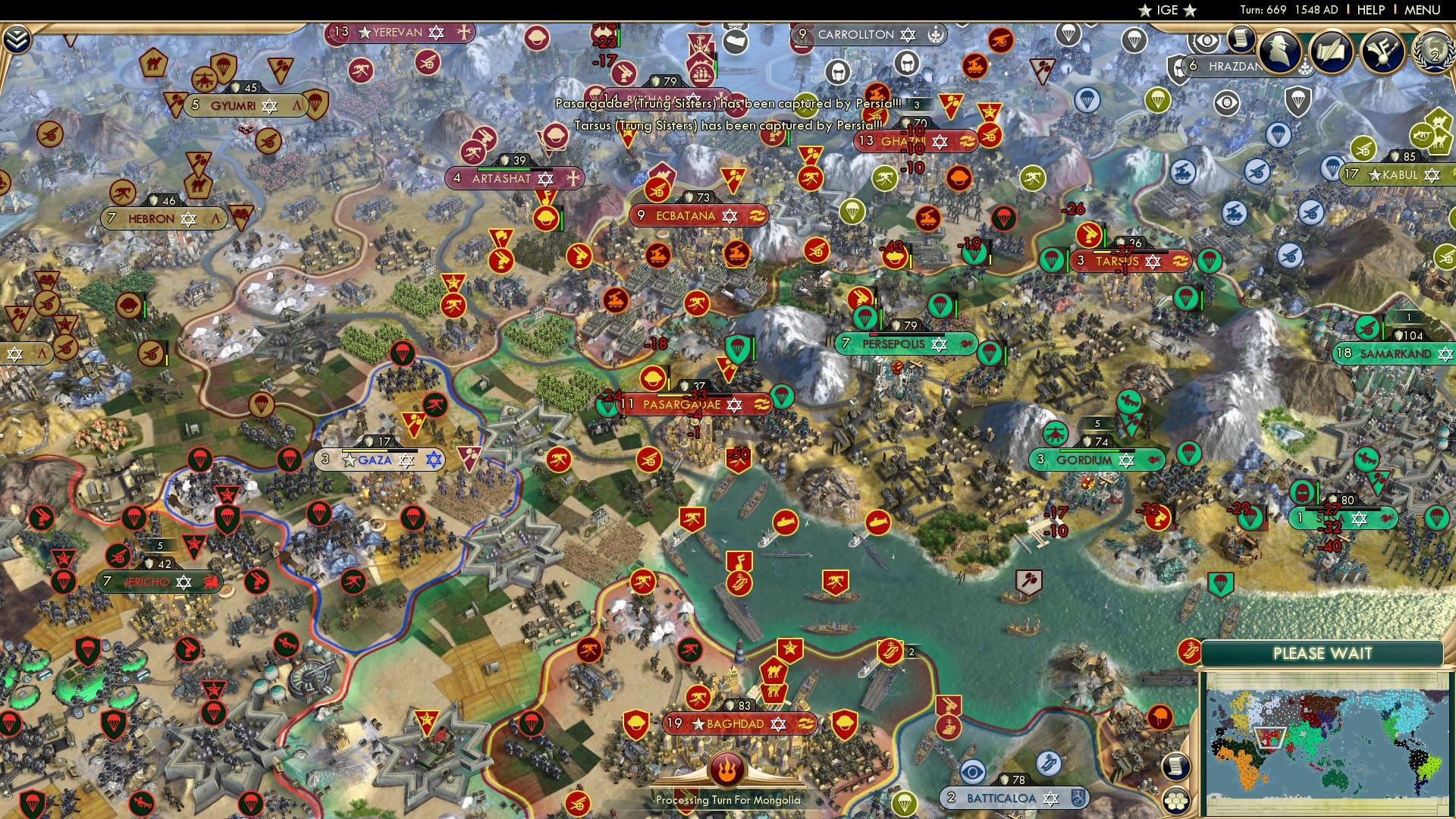This screenshot has width=1456, height=819.
Task: Click the Star of David on Gaza's banner
Action: (432, 460)
